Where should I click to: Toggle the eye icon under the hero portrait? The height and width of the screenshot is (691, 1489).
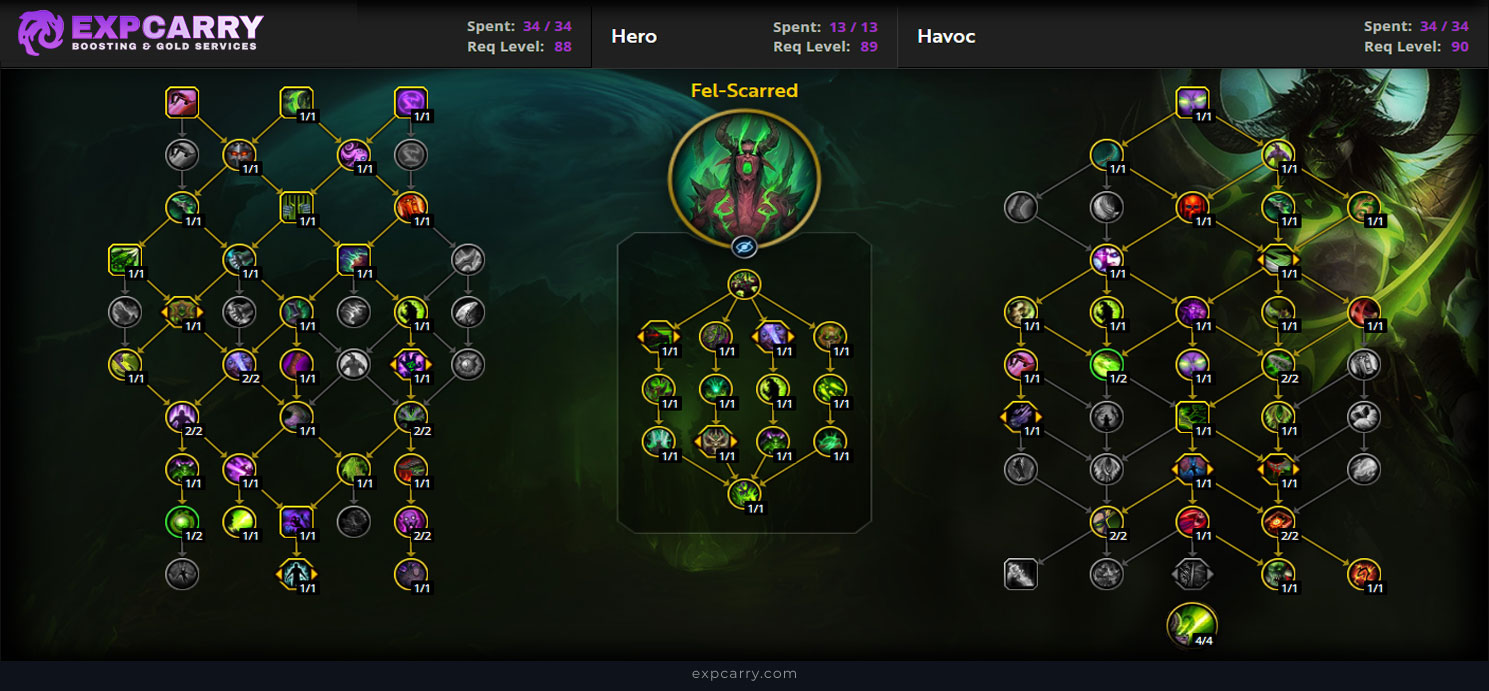[744, 246]
